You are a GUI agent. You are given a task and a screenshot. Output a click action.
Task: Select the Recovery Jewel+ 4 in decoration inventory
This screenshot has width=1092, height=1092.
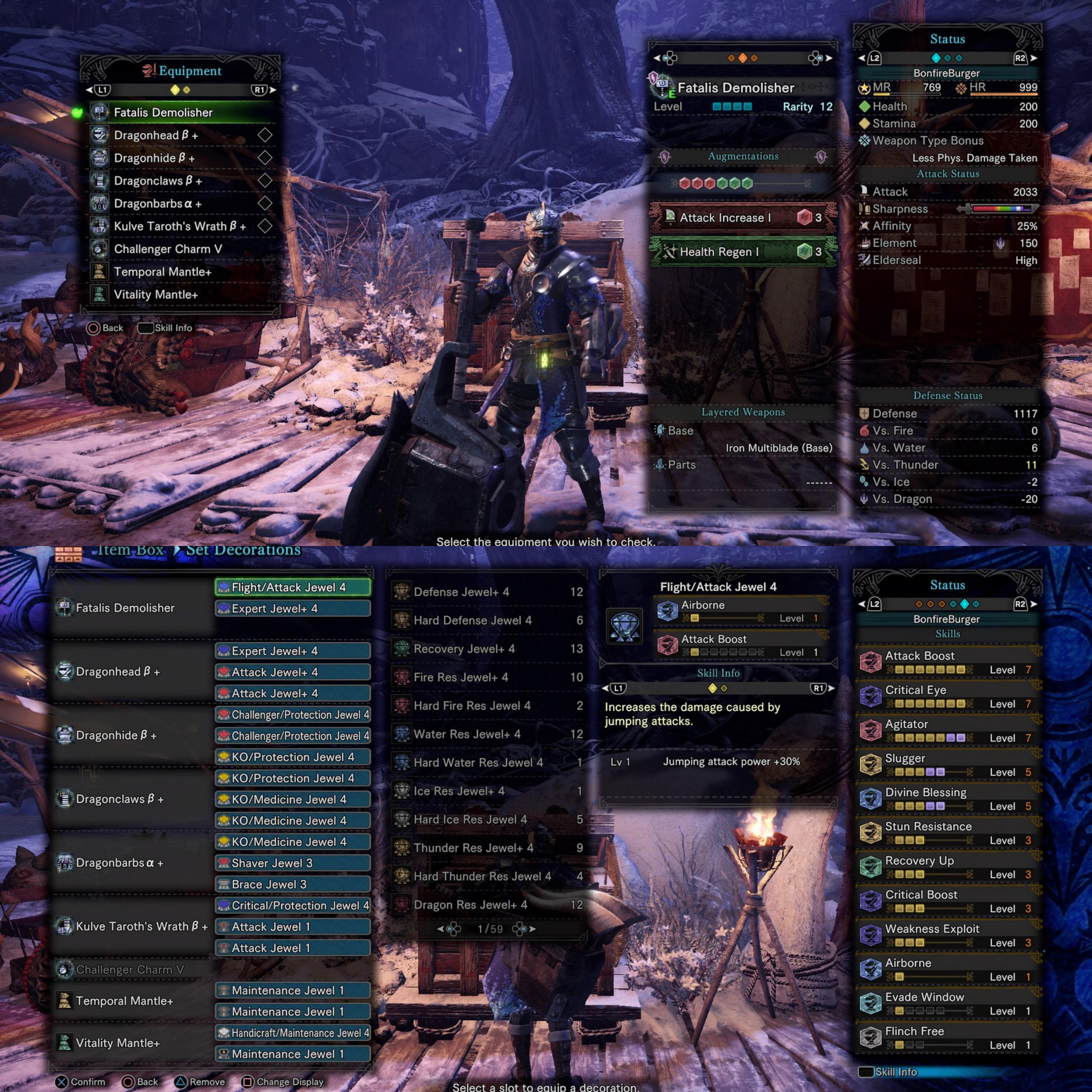pos(463,649)
